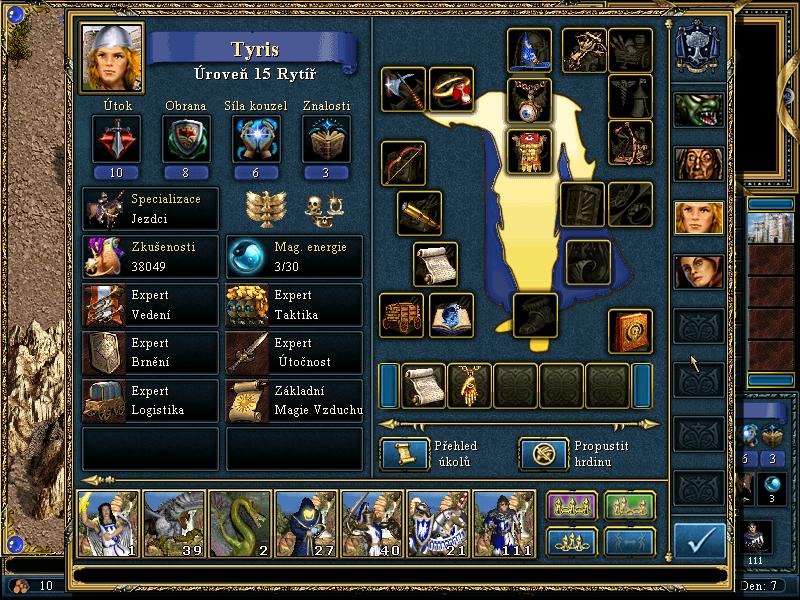Click the Propustit hrdinu dismiss button
This screenshot has width=800, height=600.
(x=539, y=454)
